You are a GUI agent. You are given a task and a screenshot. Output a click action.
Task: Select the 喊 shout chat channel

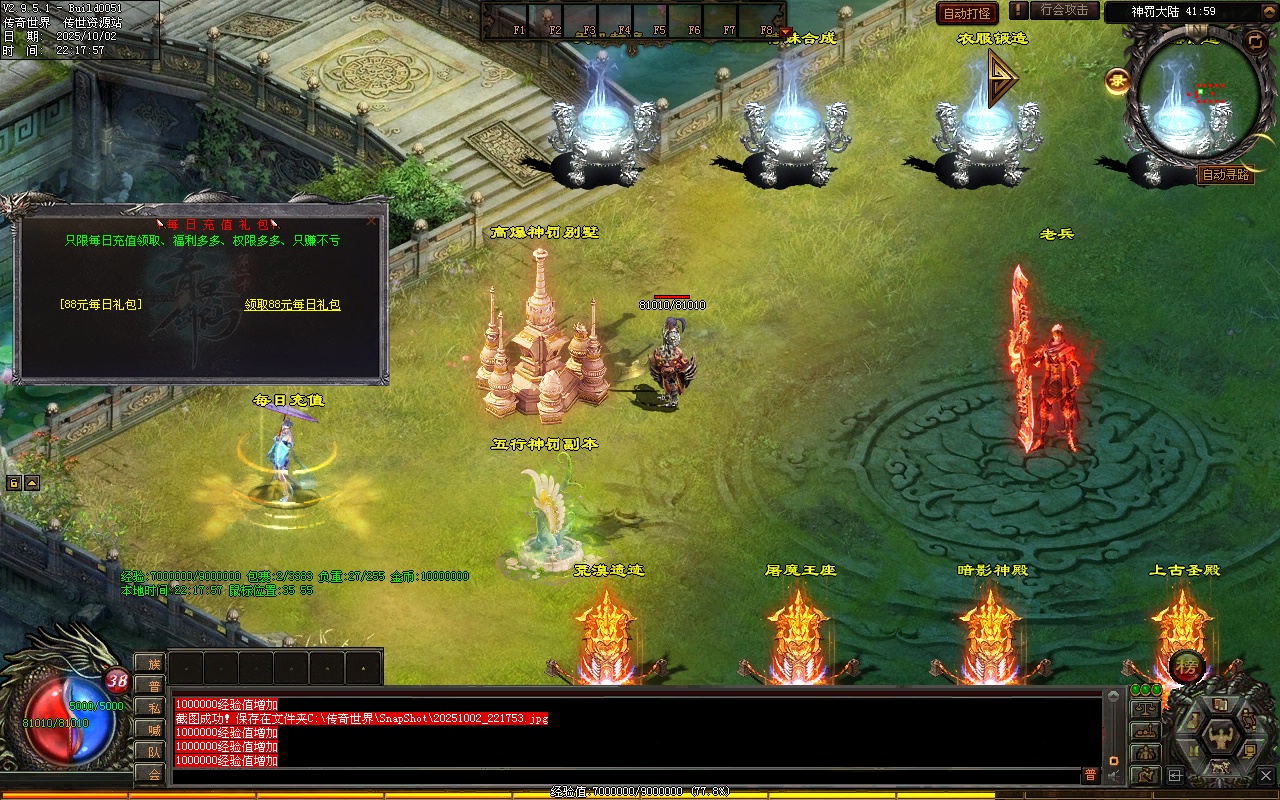[x=151, y=729]
